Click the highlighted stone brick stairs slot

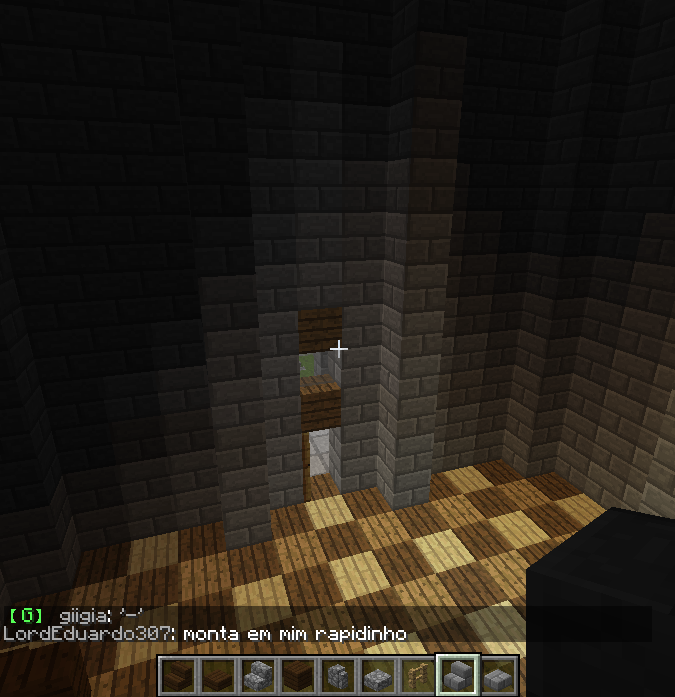(x=459, y=676)
